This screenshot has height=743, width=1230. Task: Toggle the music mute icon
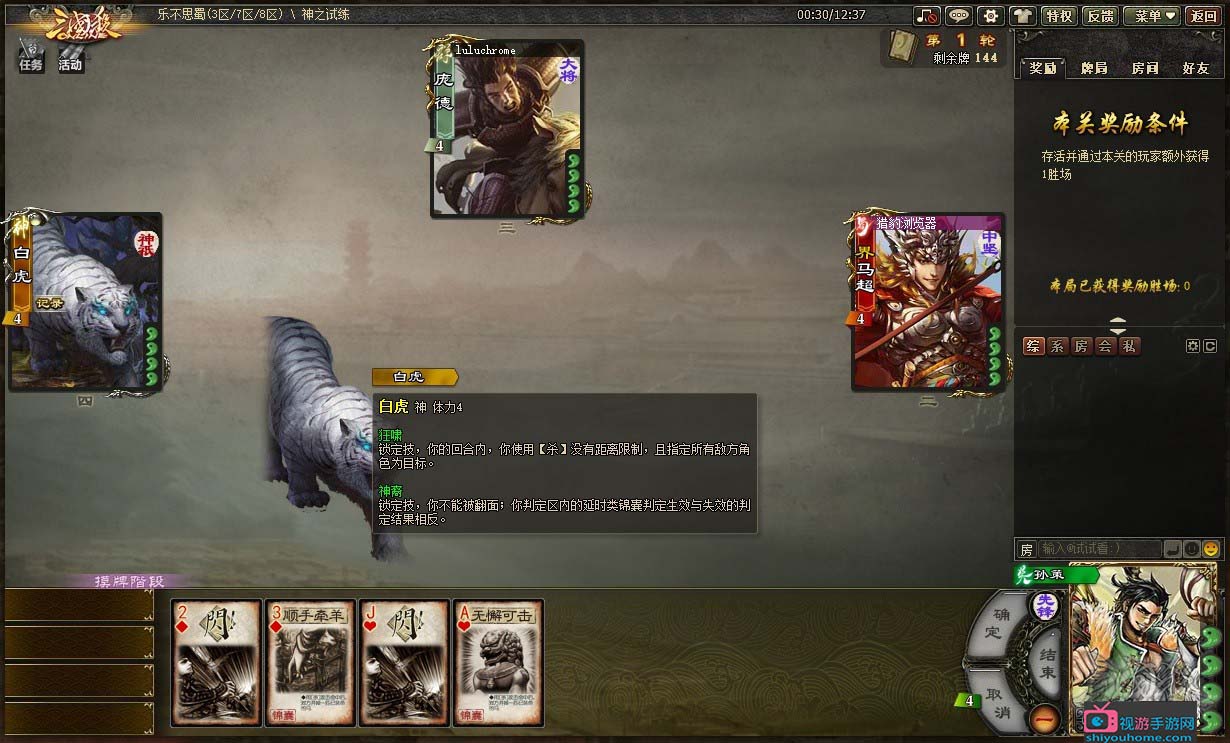tap(927, 16)
